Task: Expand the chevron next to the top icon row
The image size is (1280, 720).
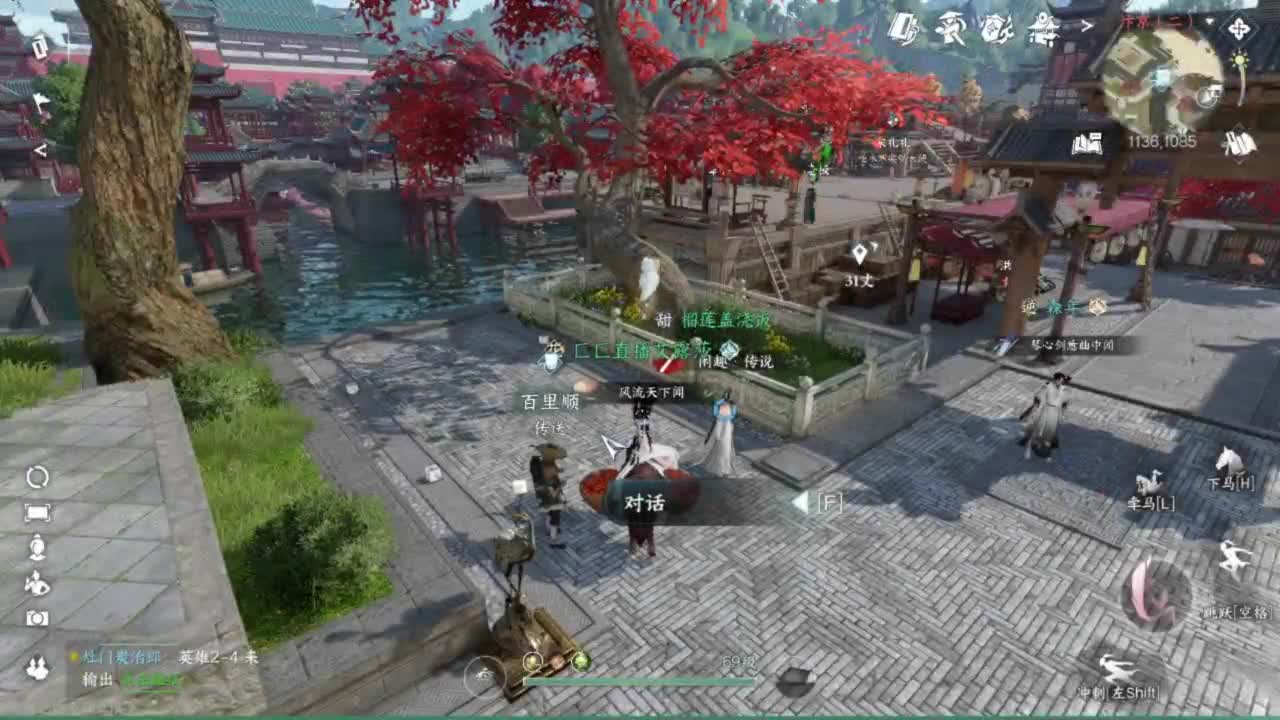Action: (x=1087, y=26)
